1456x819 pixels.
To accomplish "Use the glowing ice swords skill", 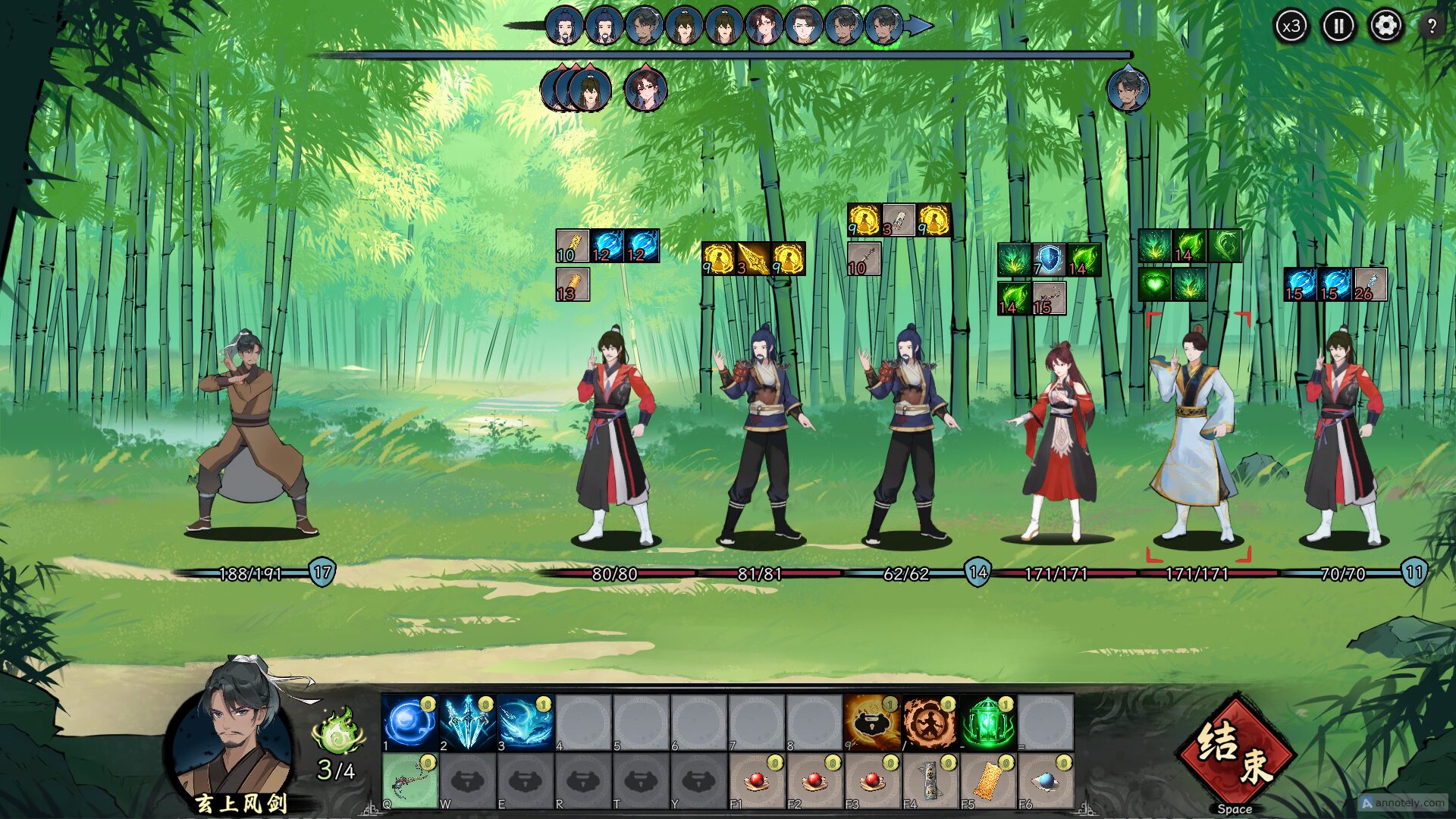I will (x=467, y=723).
